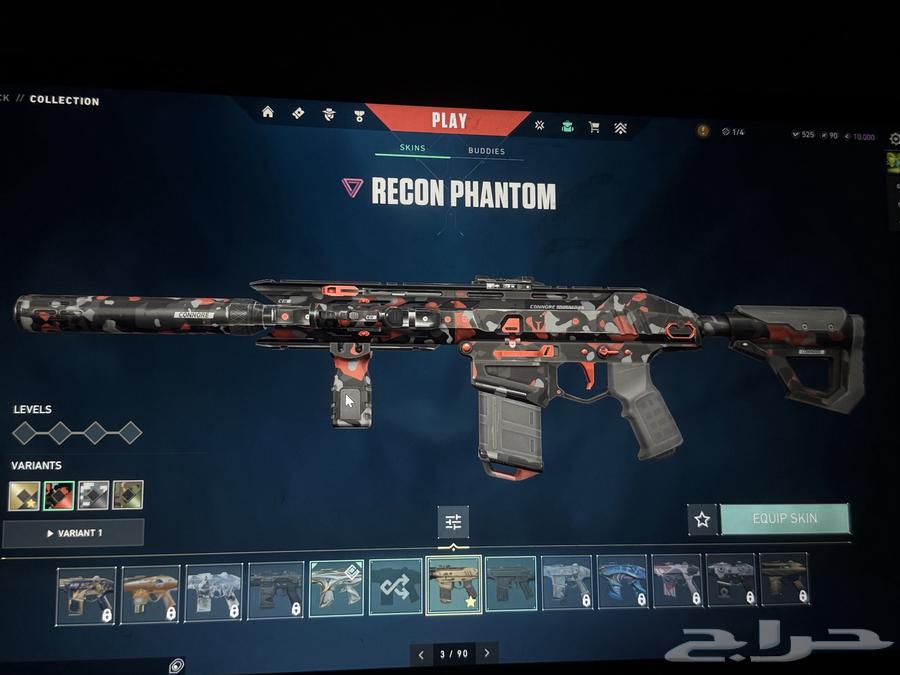Image resolution: width=900 pixels, height=675 pixels.
Task: Go back to Collection via breadcrumb
Action: click(64, 100)
